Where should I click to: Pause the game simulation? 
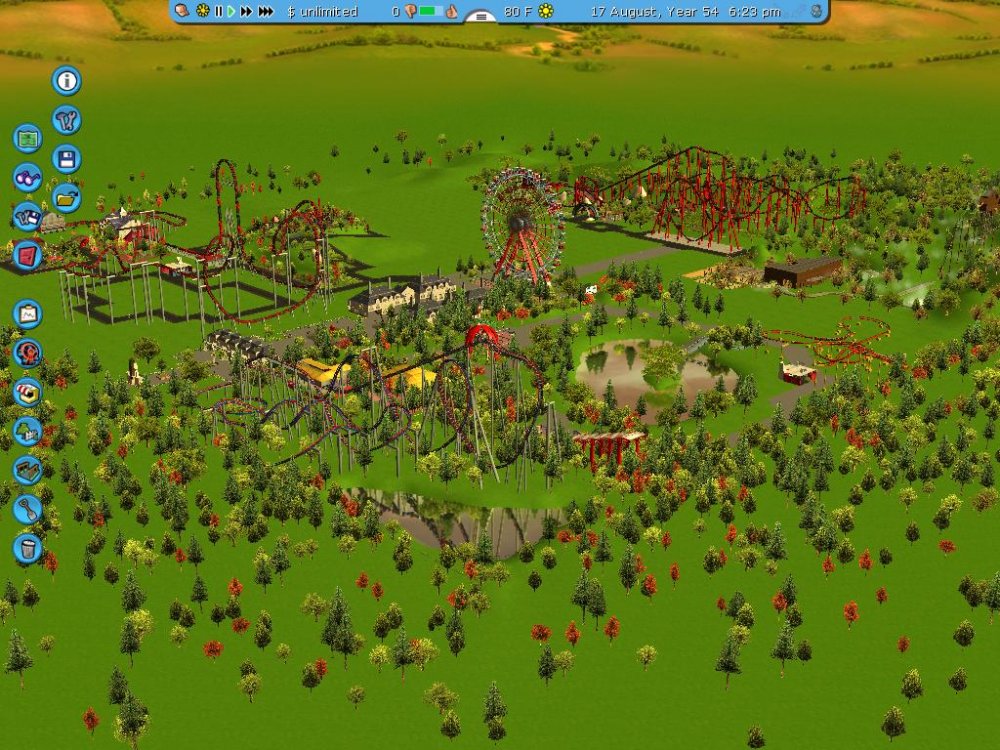coord(218,11)
